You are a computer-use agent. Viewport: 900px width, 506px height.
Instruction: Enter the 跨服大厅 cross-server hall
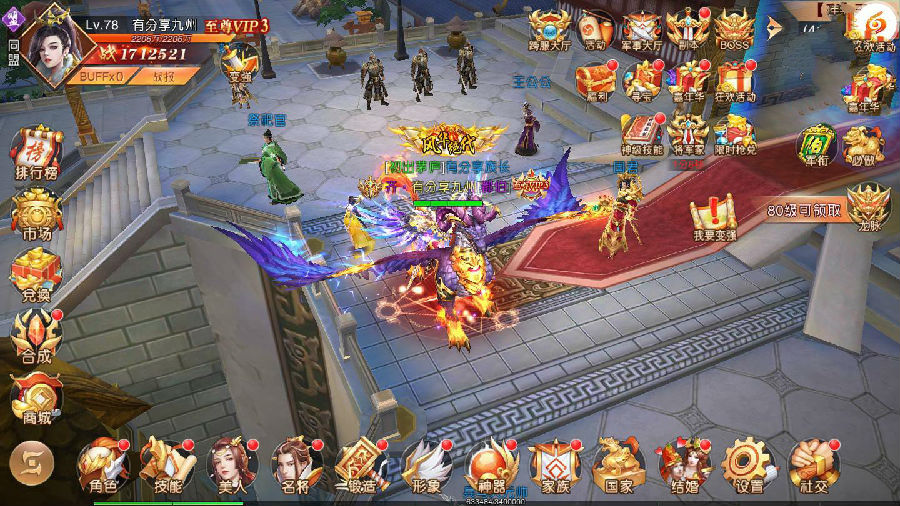point(549,29)
